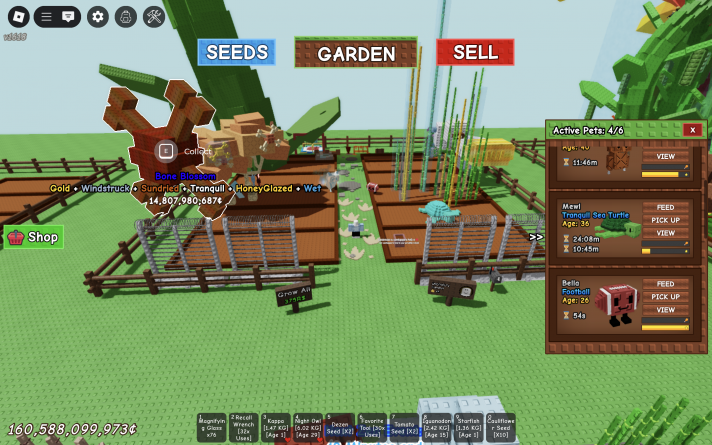Choose the Cauliflower Seed slot
The image size is (712, 445).
point(500,427)
